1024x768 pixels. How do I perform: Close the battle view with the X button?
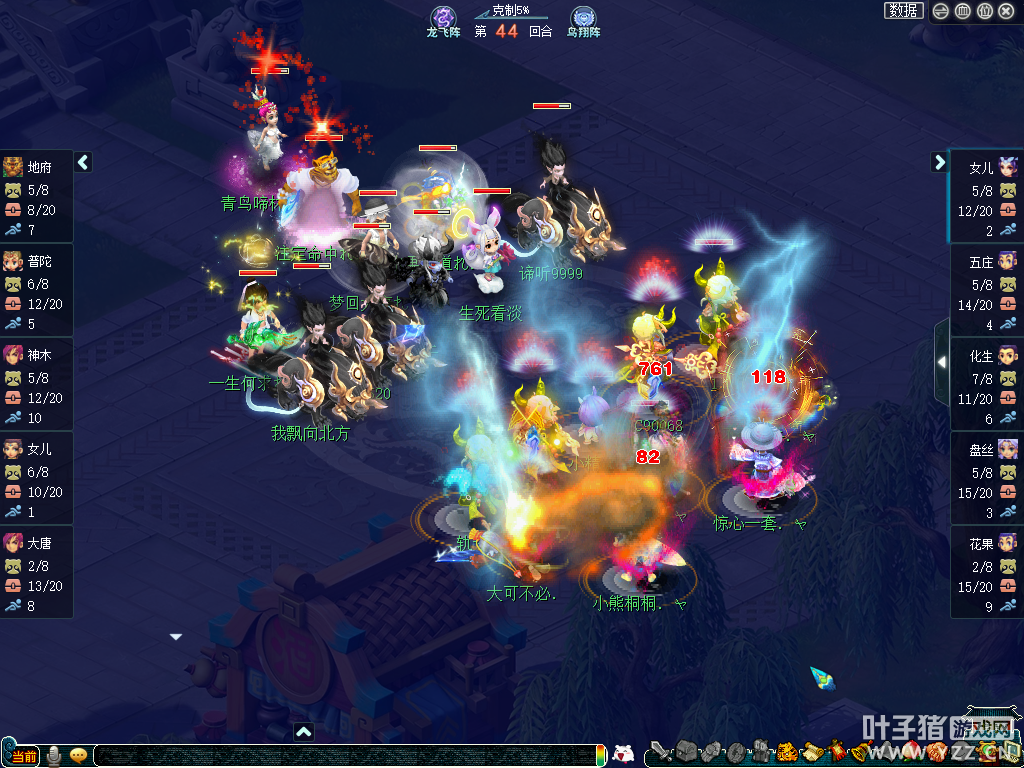point(1006,11)
